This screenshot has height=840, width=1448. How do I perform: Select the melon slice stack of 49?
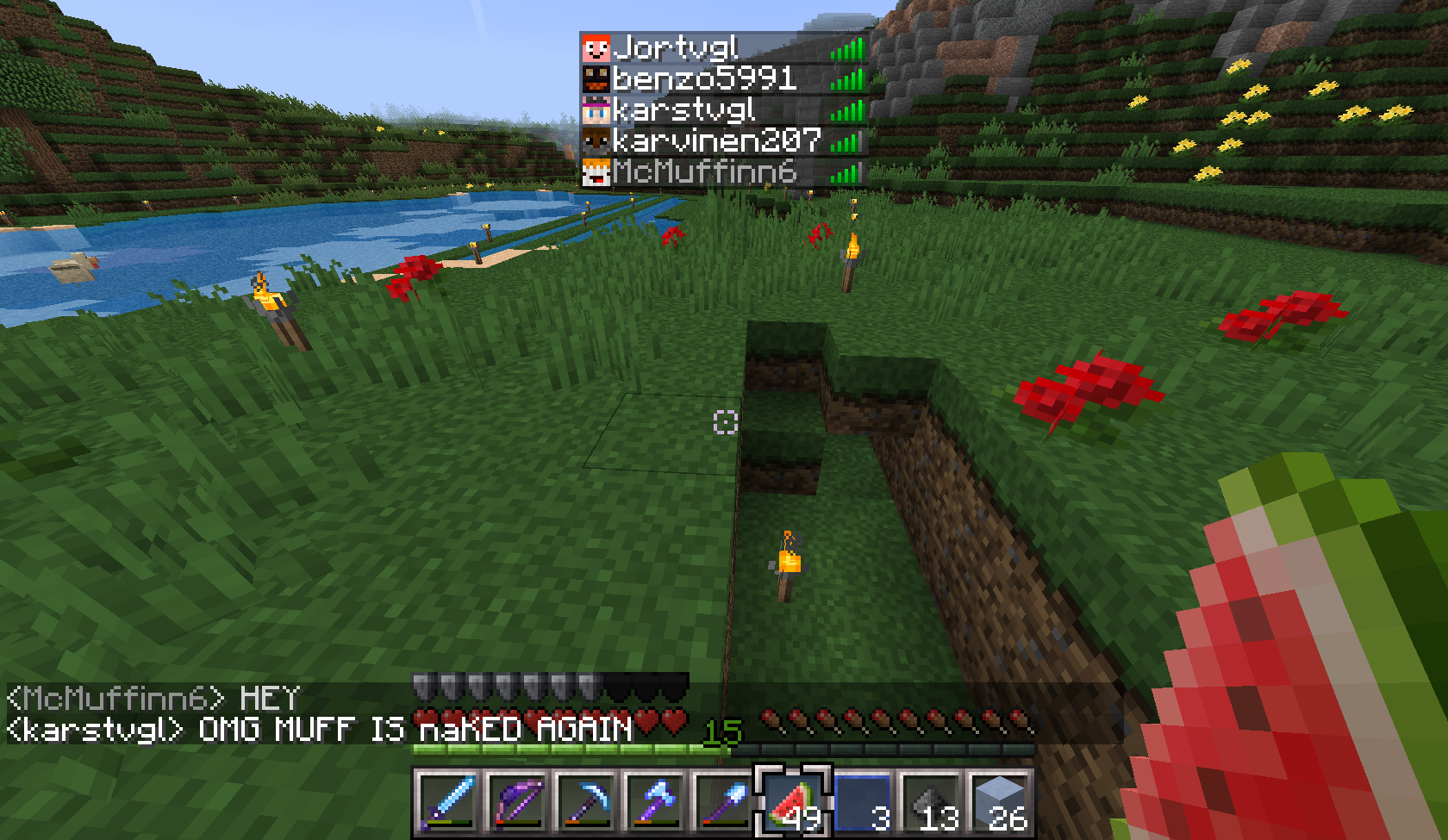coord(793,801)
